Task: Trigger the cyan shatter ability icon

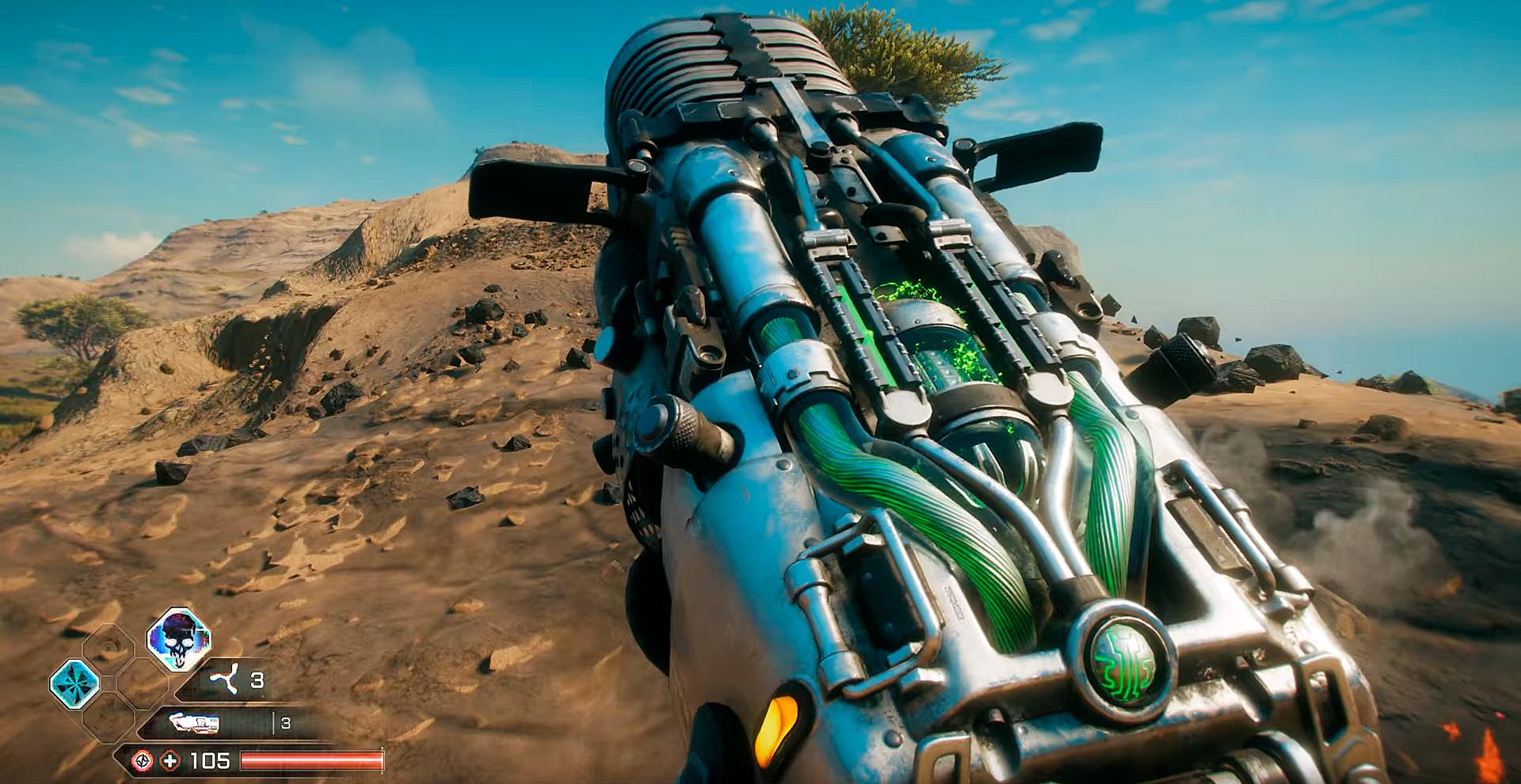Action: (75, 683)
